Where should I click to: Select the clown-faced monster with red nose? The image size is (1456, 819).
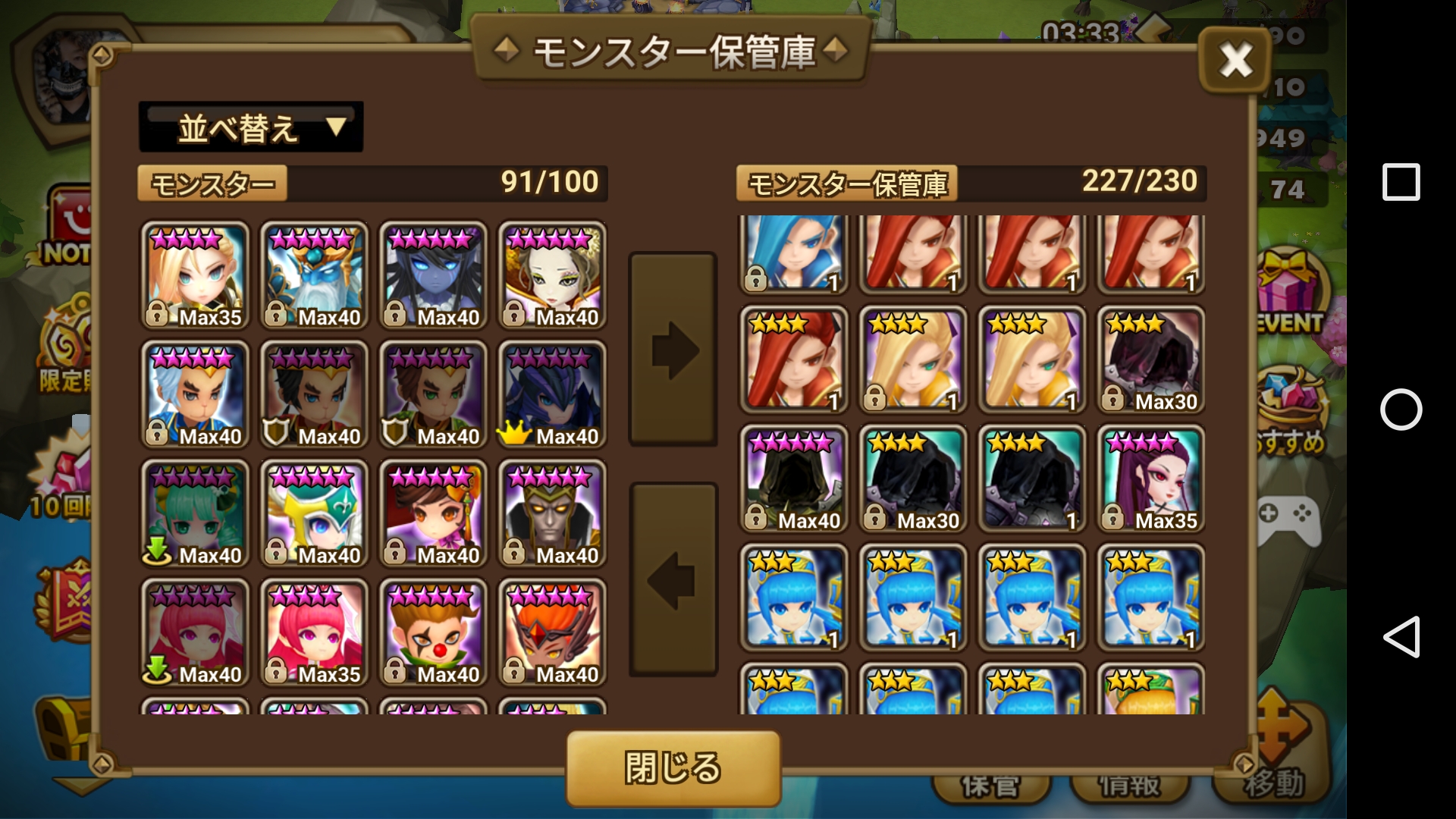[x=433, y=632]
